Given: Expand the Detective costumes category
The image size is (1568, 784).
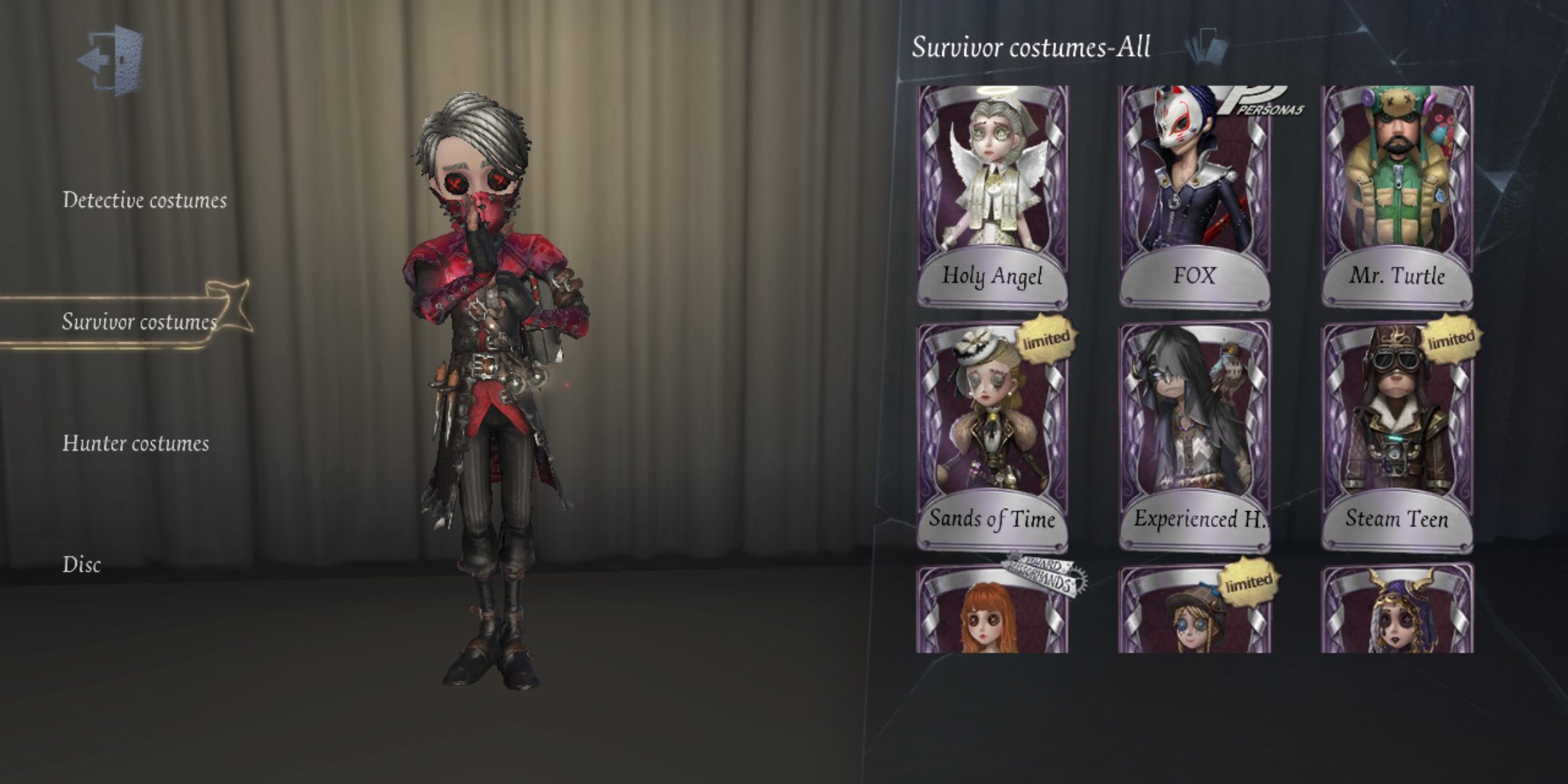Looking at the screenshot, I should [x=145, y=202].
